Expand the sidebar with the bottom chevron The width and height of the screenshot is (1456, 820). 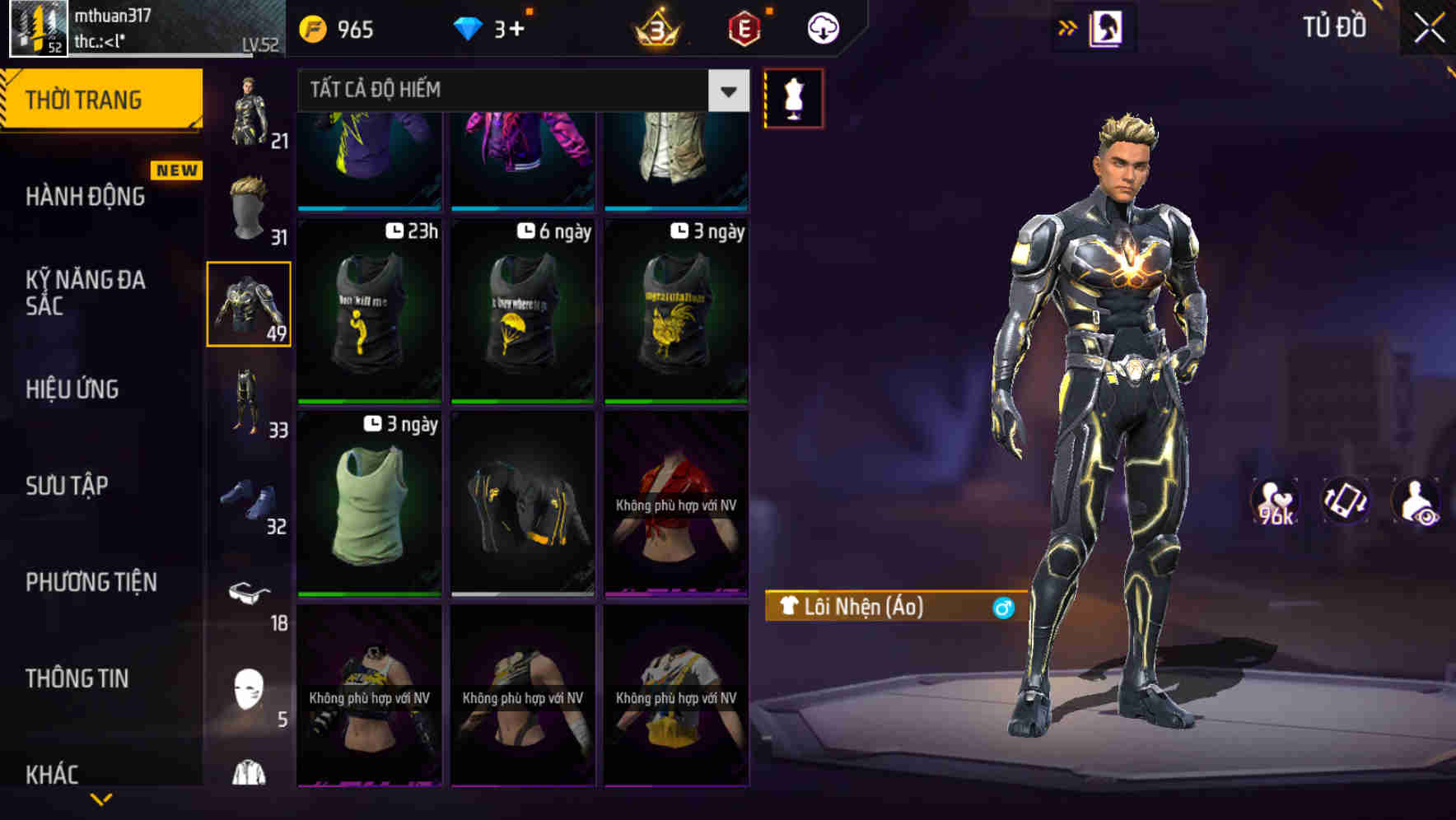click(x=101, y=800)
